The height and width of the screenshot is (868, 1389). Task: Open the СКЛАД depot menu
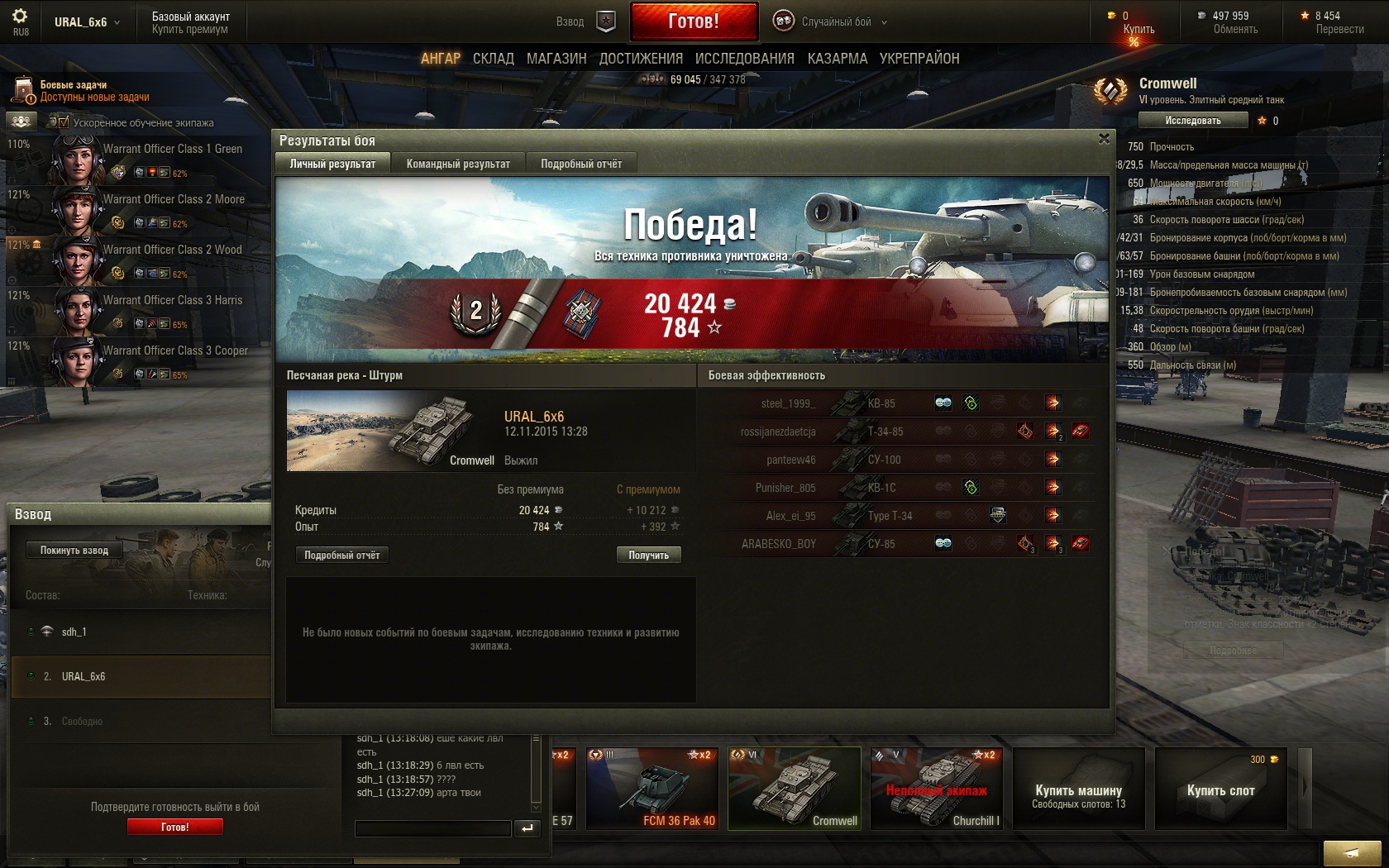[x=493, y=59]
